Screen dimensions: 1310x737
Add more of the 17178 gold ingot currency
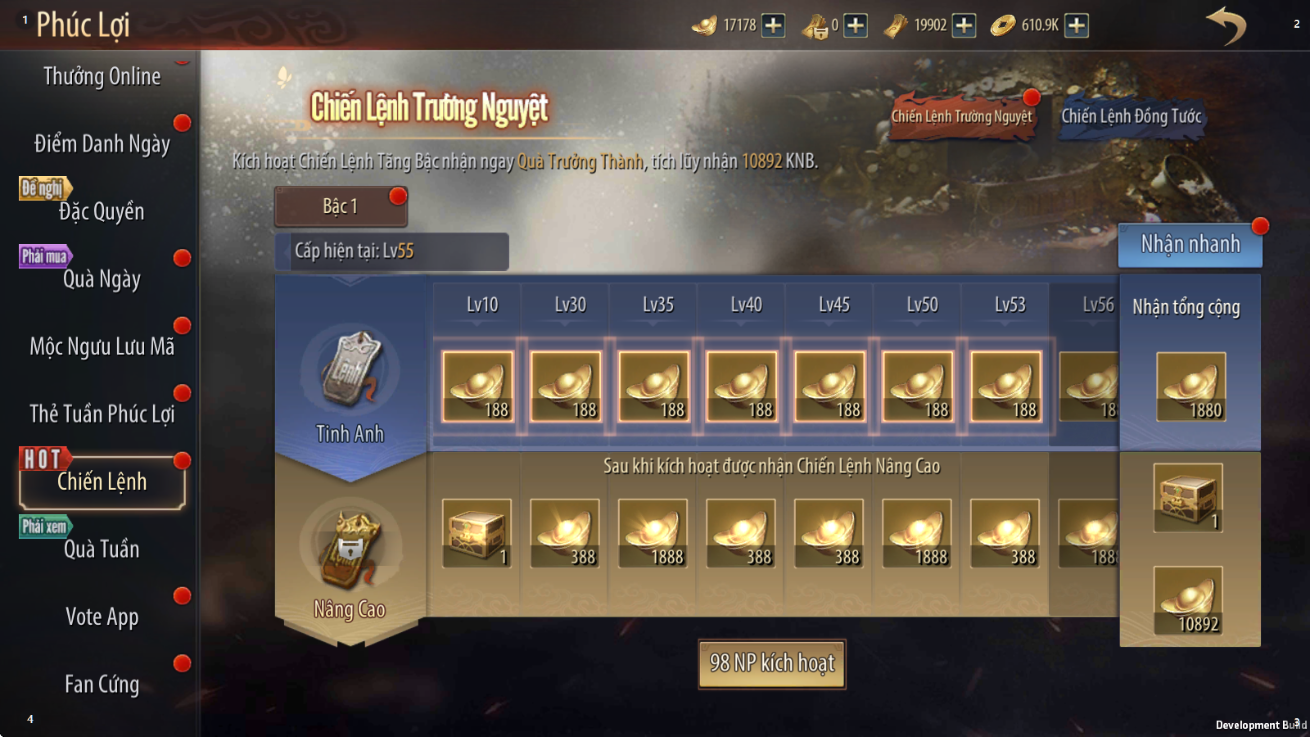(773, 25)
